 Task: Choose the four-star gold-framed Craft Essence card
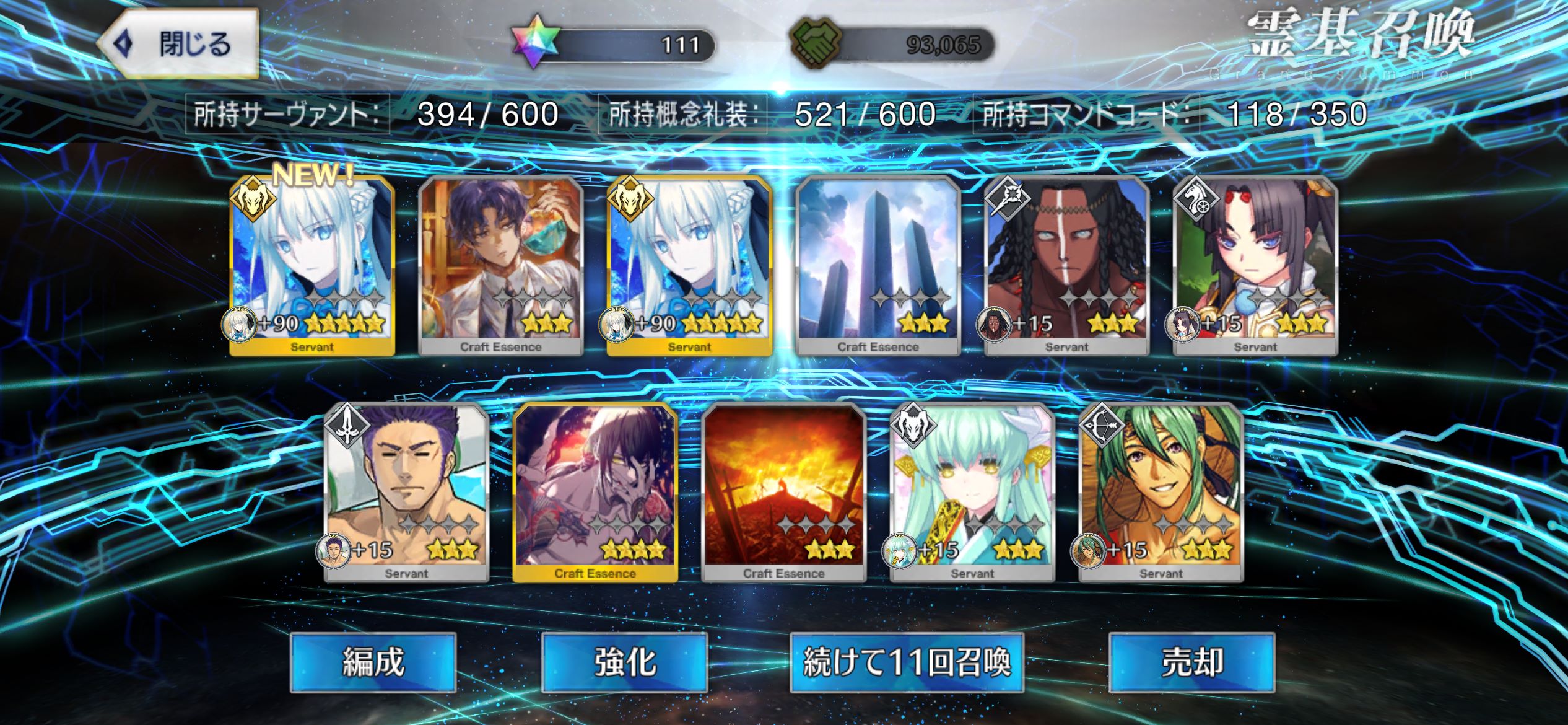[595, 493]
